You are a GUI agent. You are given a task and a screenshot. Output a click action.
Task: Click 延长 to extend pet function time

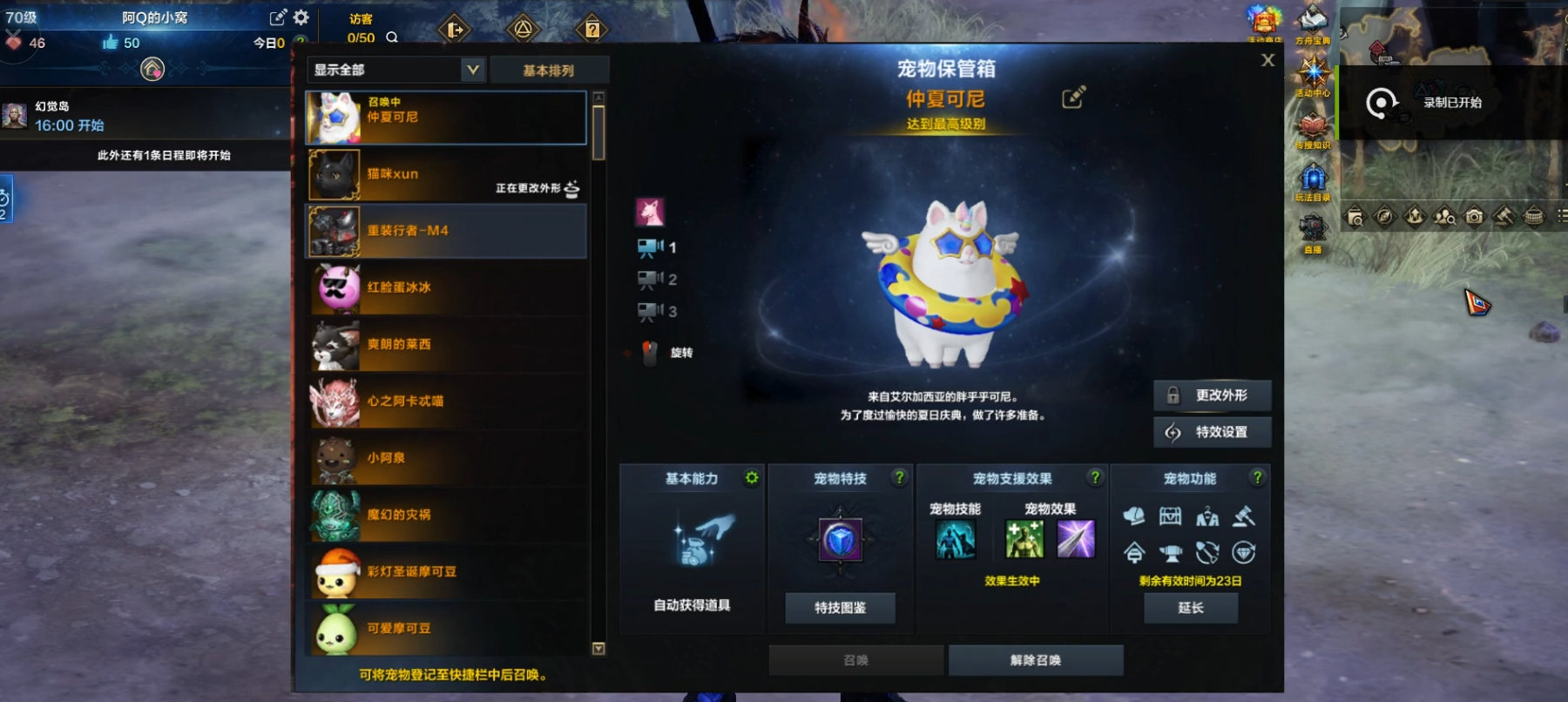1192,608
